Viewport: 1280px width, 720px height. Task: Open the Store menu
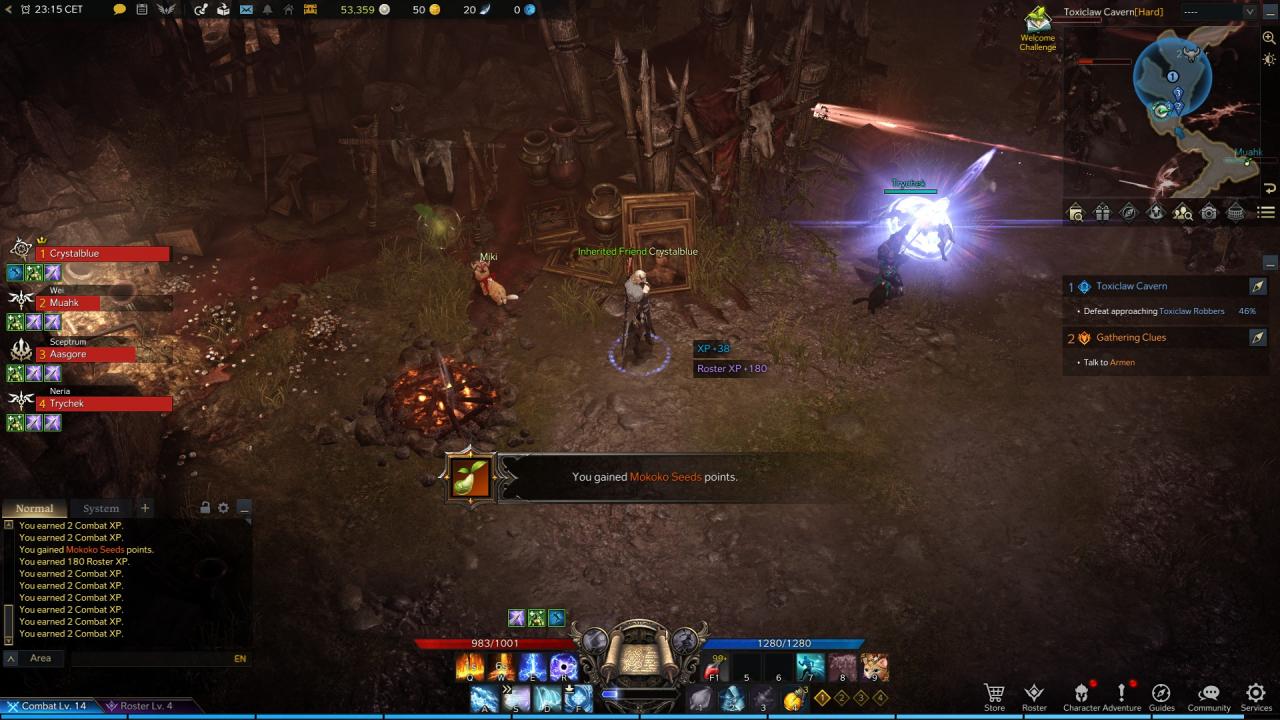994,696
